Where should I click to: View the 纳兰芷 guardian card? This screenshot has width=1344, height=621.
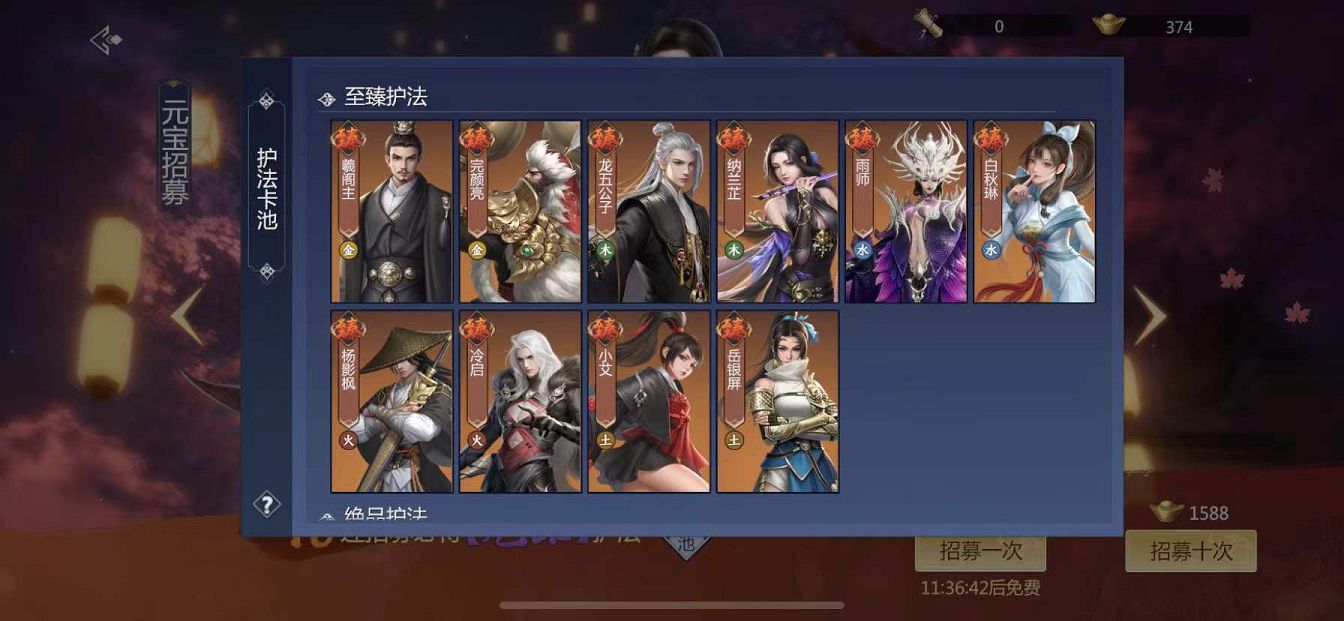(778, 212)
